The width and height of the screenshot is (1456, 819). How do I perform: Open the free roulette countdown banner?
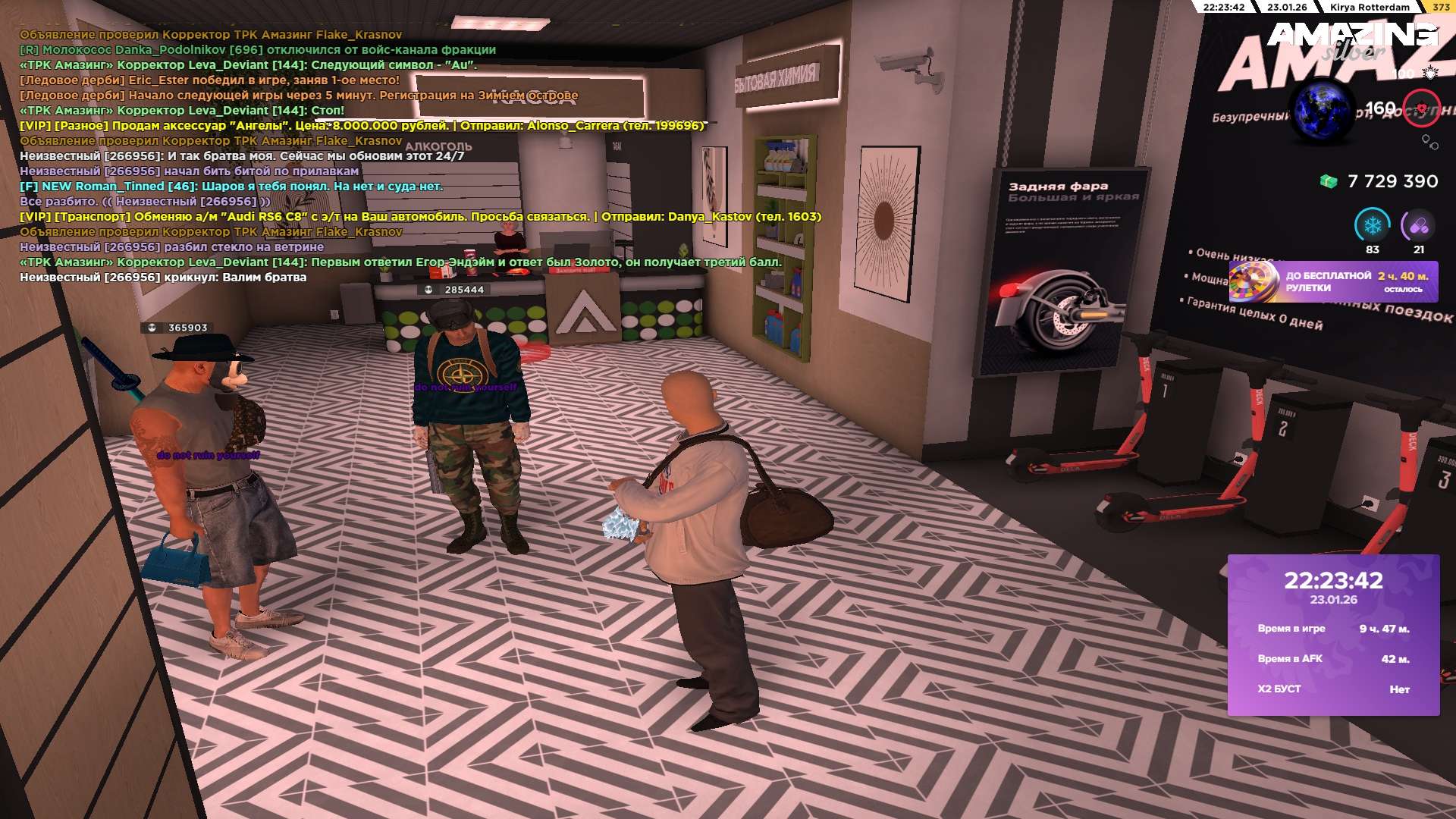coord(1333,281)
